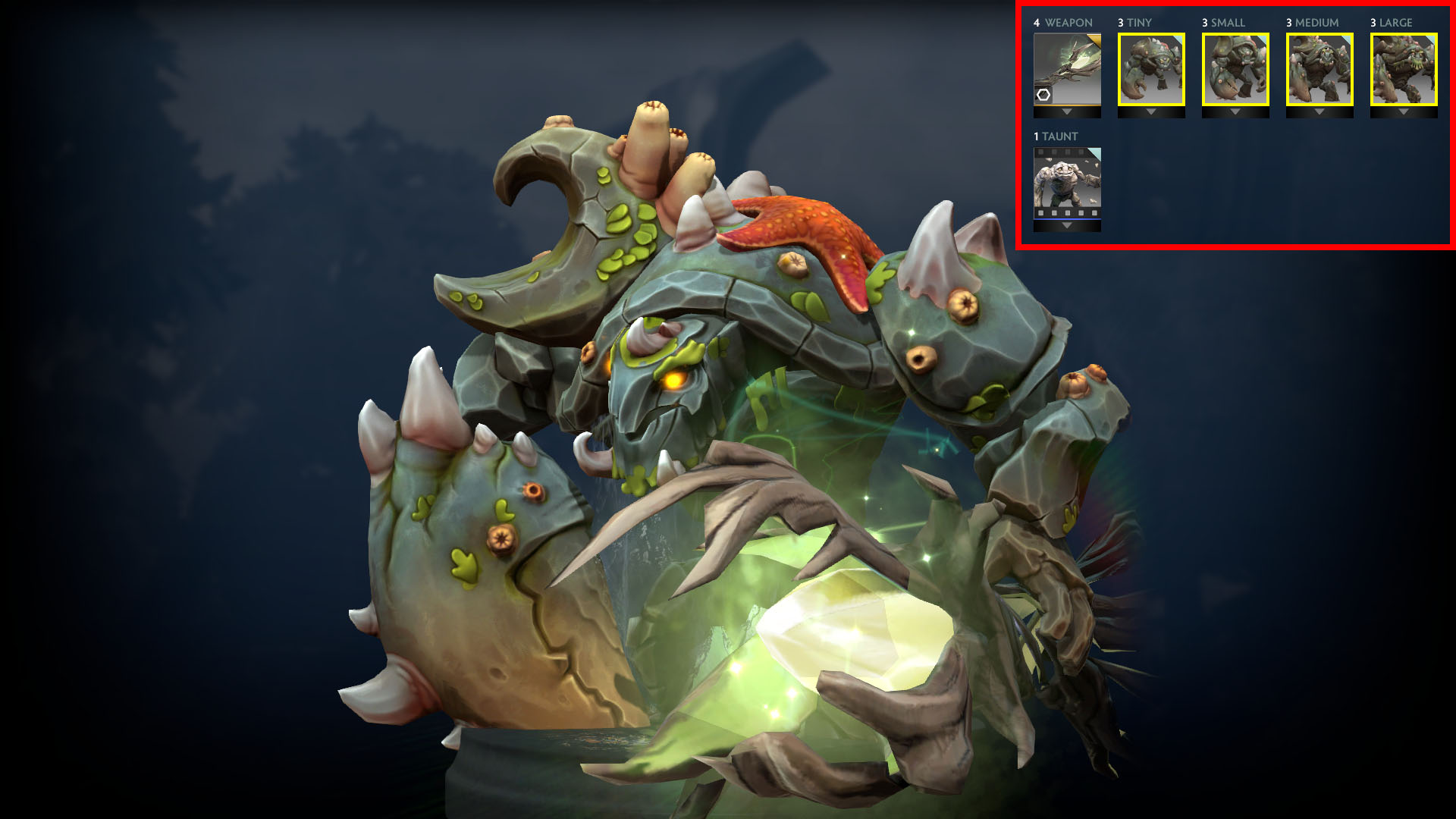Choose the Tiny slot model thumbnail

(x=1151, y=69)
